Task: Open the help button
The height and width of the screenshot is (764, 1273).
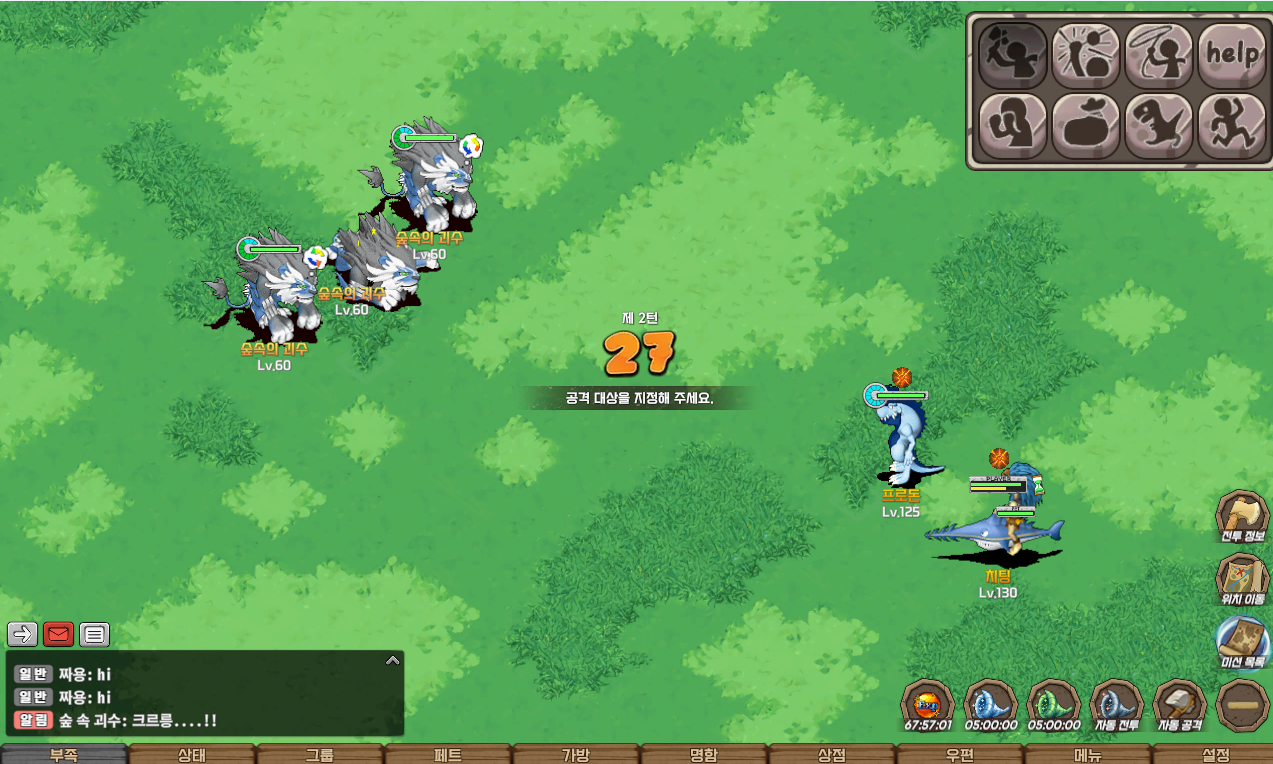Action: [x=1231, y=56]
